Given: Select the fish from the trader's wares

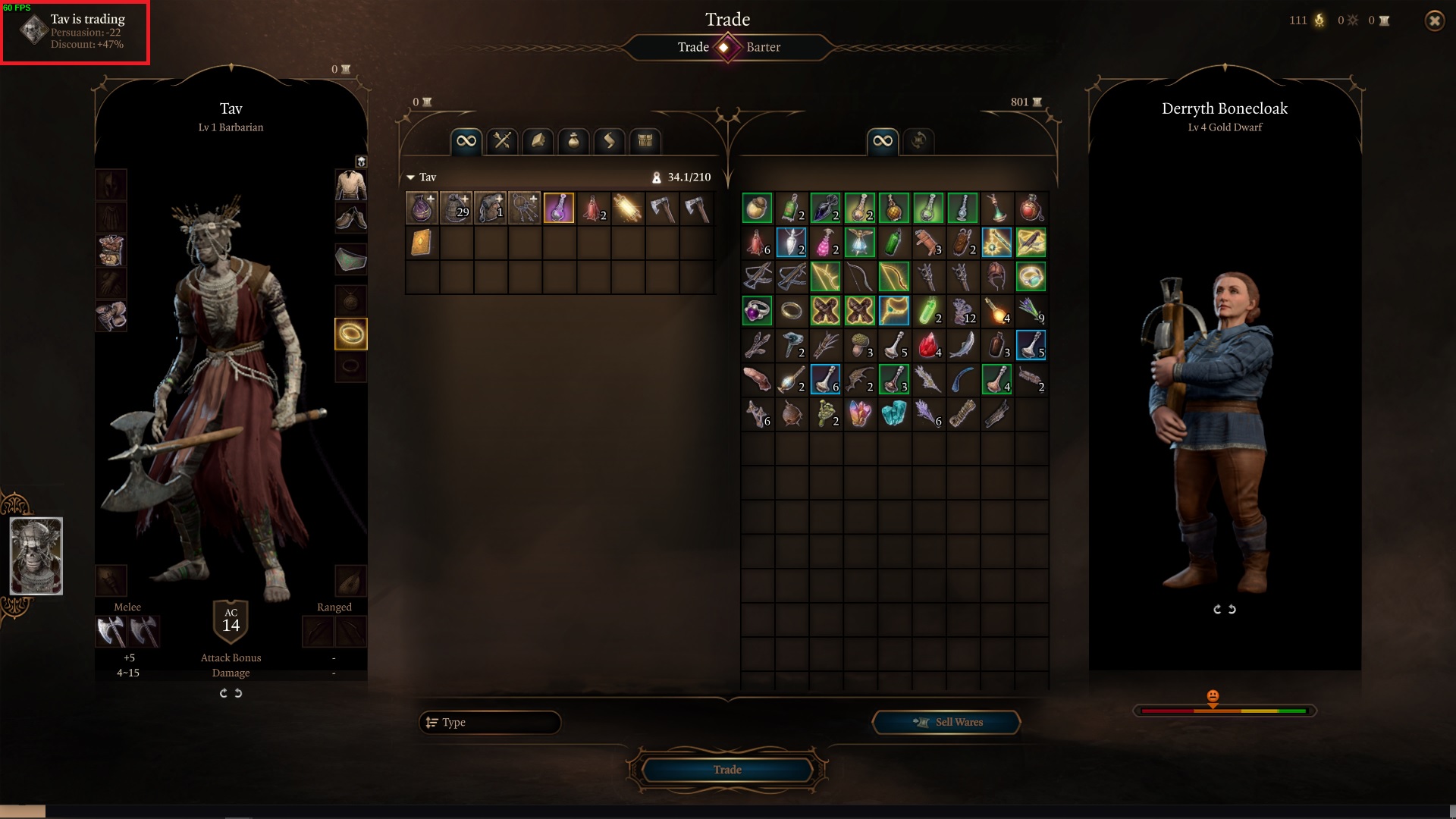Looking at the screenshot, I should pyautogui.click(x=962, y=346).
